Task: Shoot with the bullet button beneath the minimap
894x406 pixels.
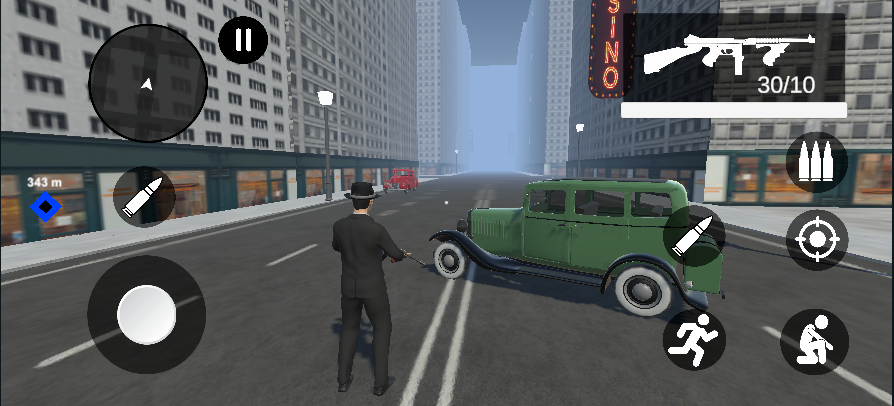Action: click(x=144, y=197)
